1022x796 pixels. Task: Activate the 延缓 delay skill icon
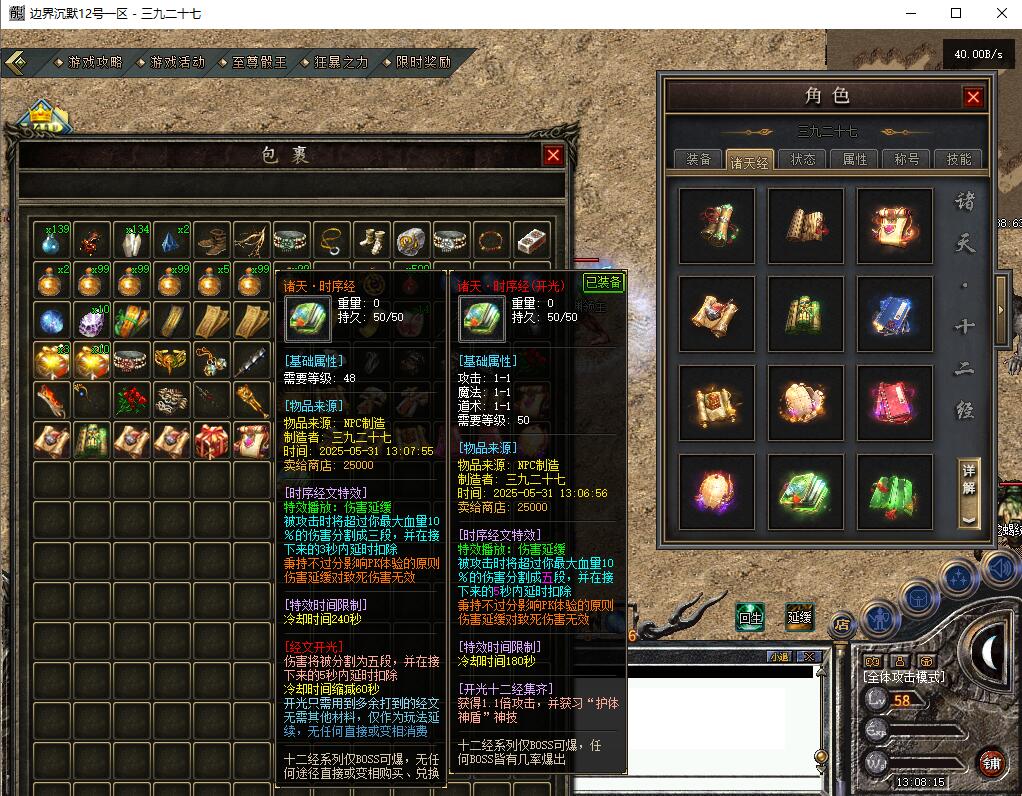pos(799,617)
